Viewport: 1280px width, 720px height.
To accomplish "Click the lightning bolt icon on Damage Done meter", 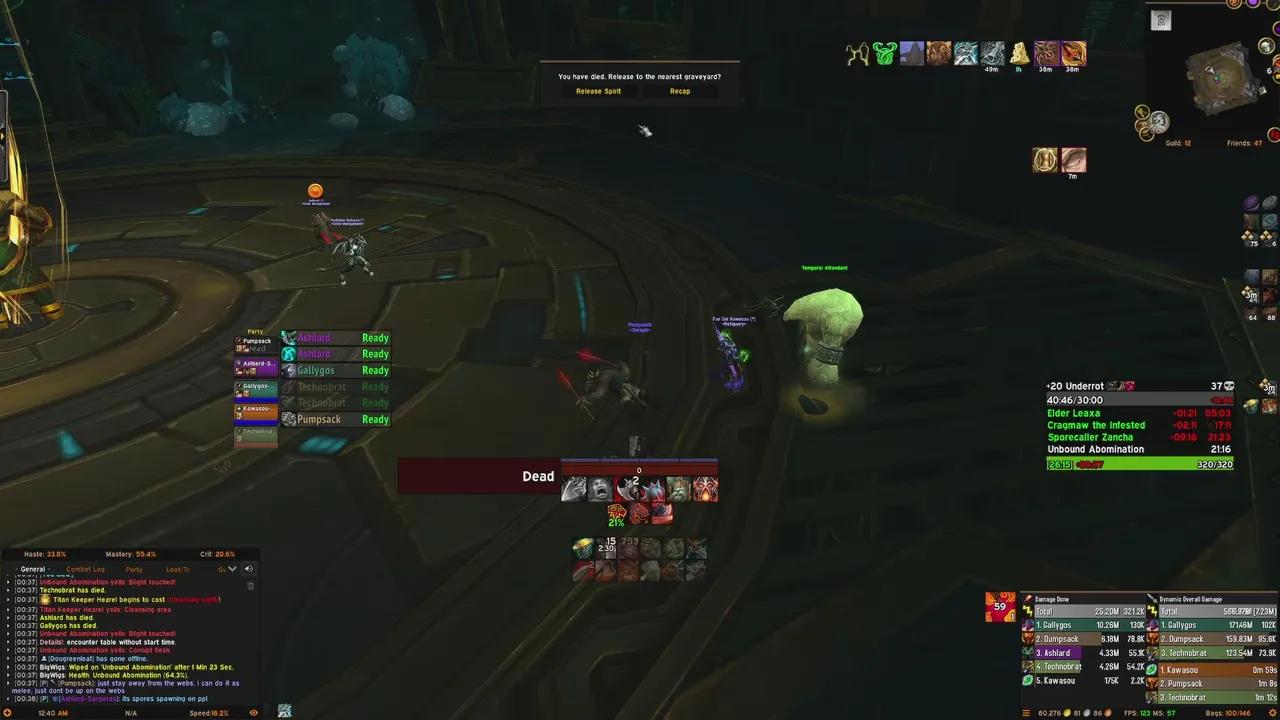I will 1028,610.
